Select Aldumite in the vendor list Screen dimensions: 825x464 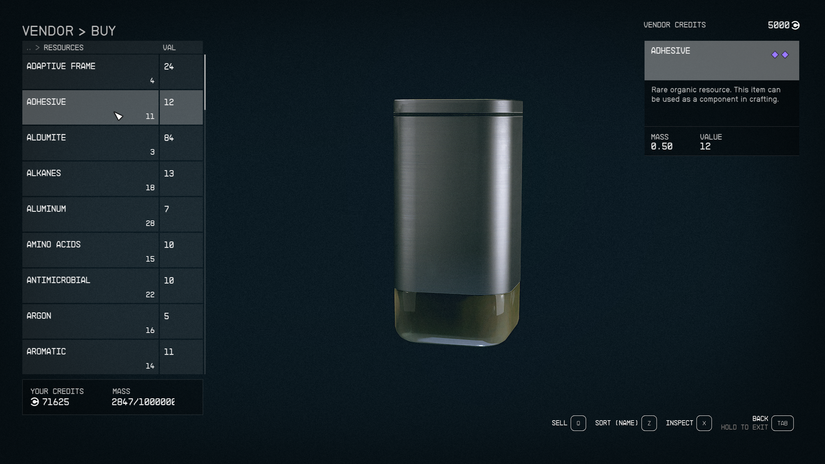pyautogui.click(x=90, y=143)
